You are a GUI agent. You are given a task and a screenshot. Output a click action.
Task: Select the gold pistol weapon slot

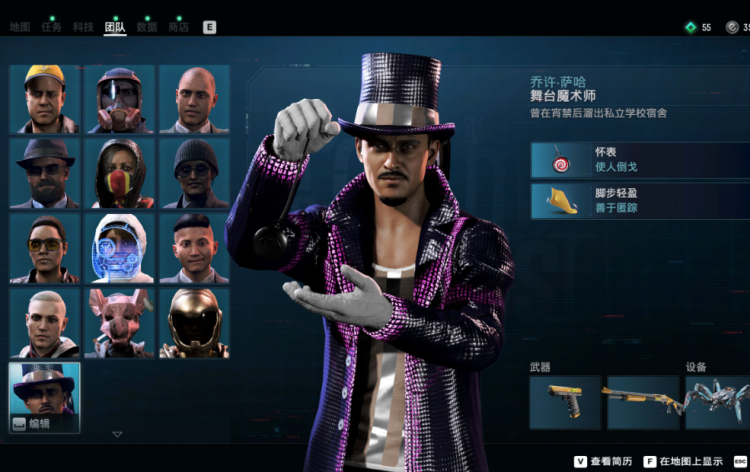click(564, 402)
